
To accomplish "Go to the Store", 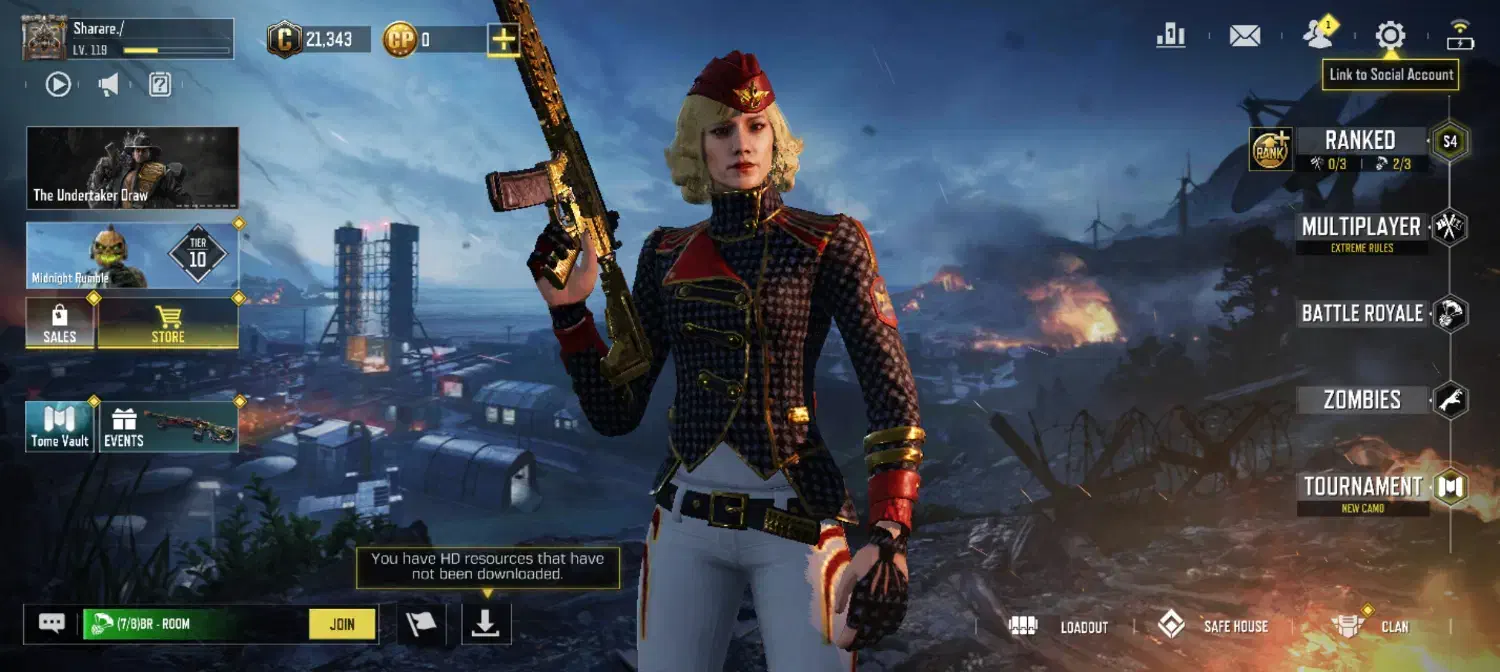I will pos(168,323).
